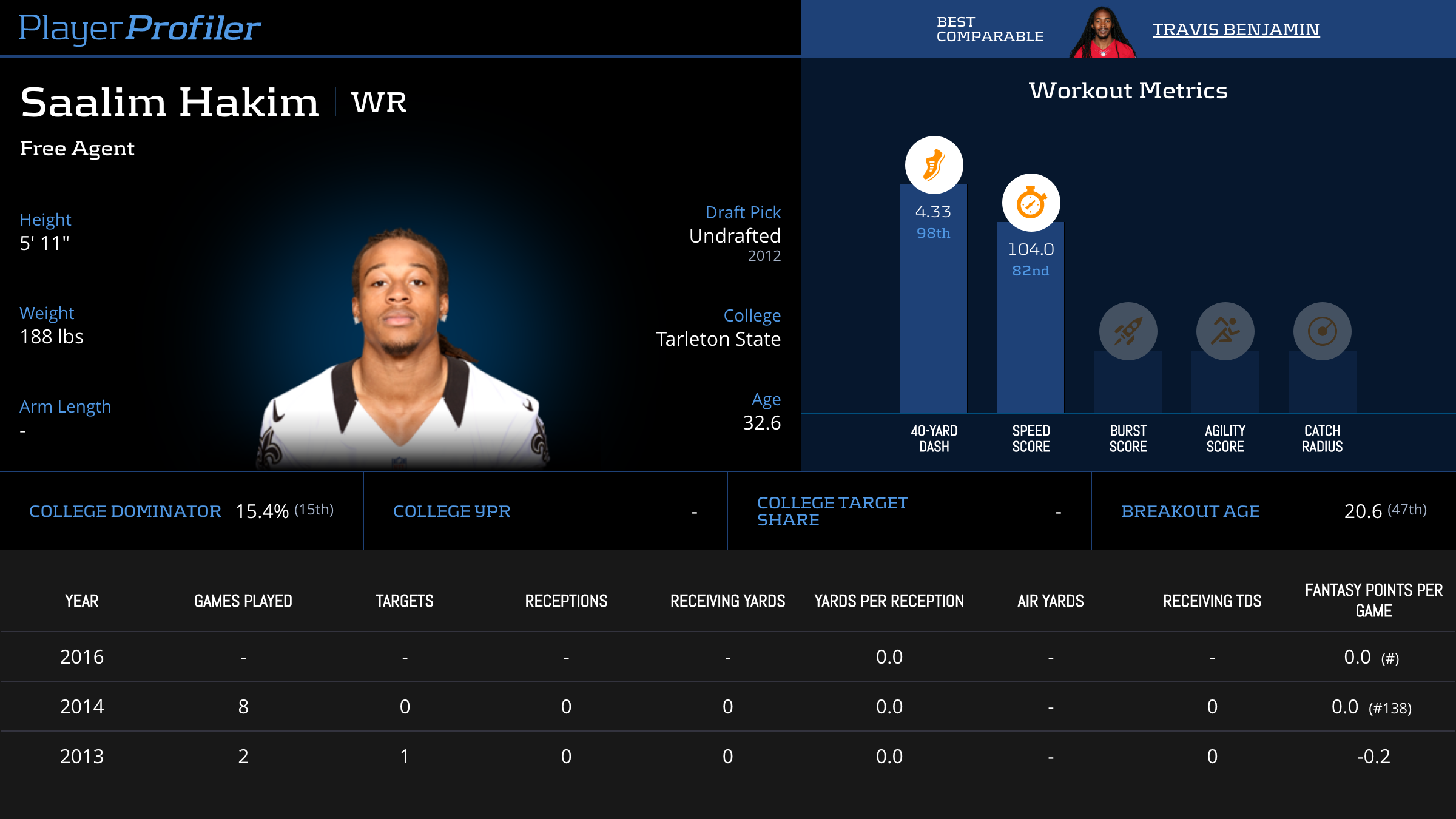The height and width of the screenshot is (819, 1456).
Task: Sort by the Games Played column
Action: click(x=243, y=601)
